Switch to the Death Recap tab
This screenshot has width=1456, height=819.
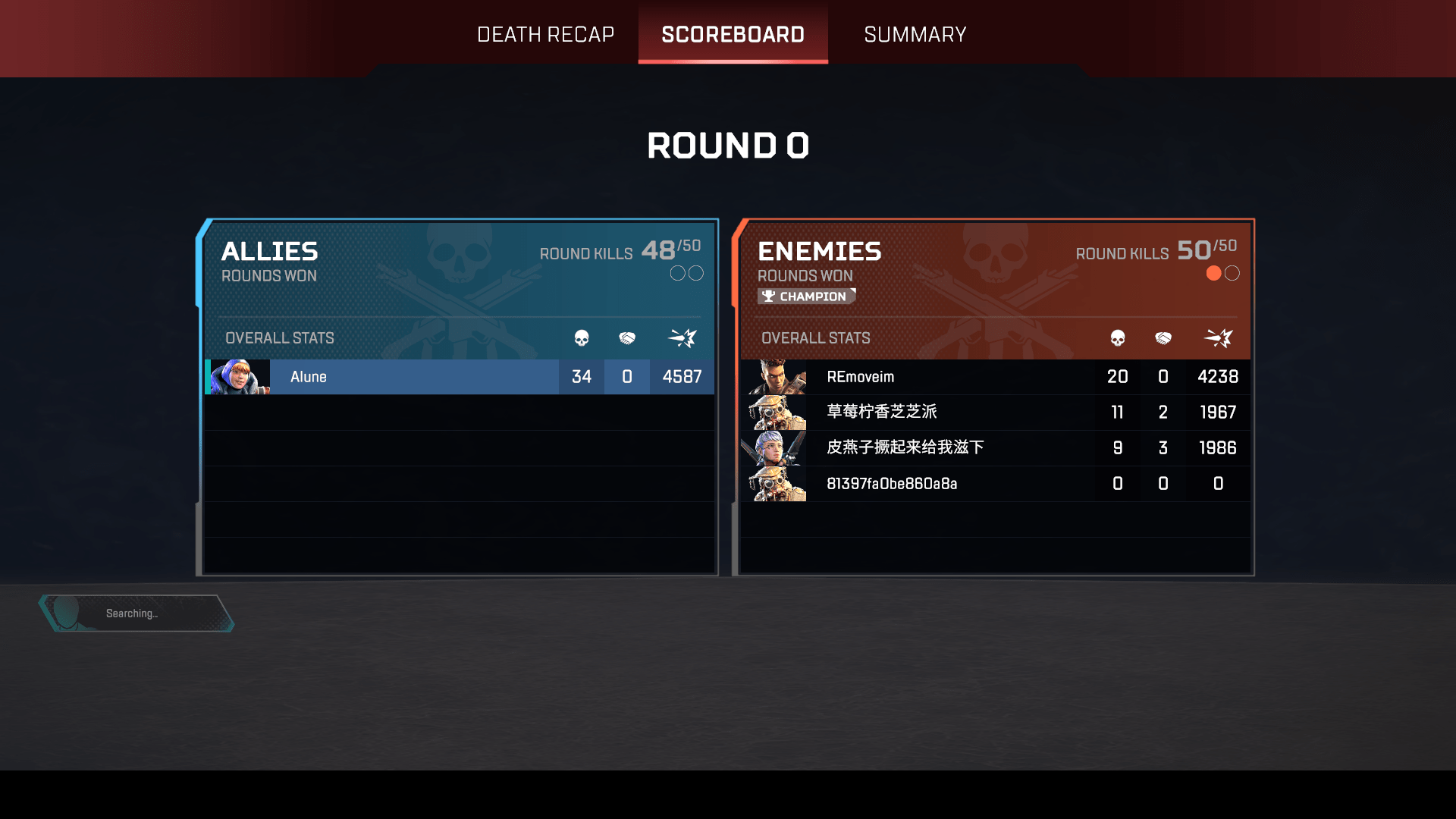[545, 34]
